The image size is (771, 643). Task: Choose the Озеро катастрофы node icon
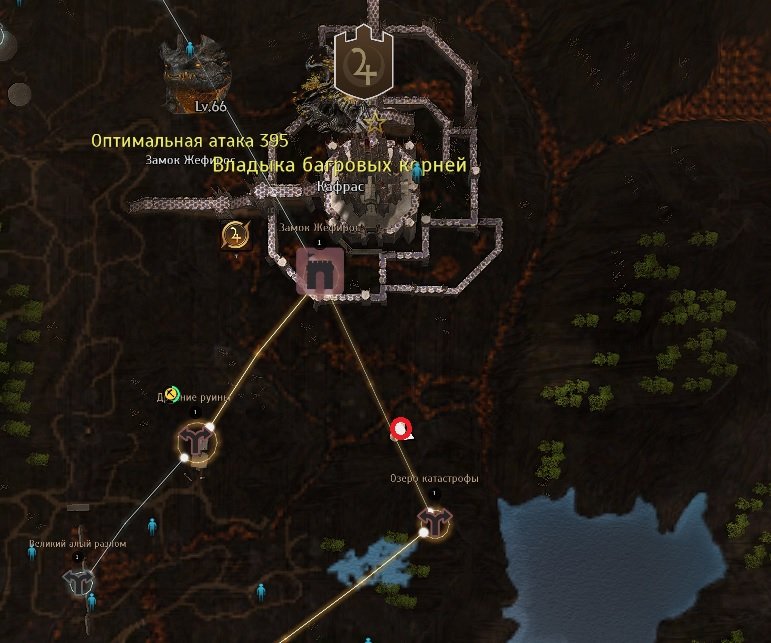435,520
